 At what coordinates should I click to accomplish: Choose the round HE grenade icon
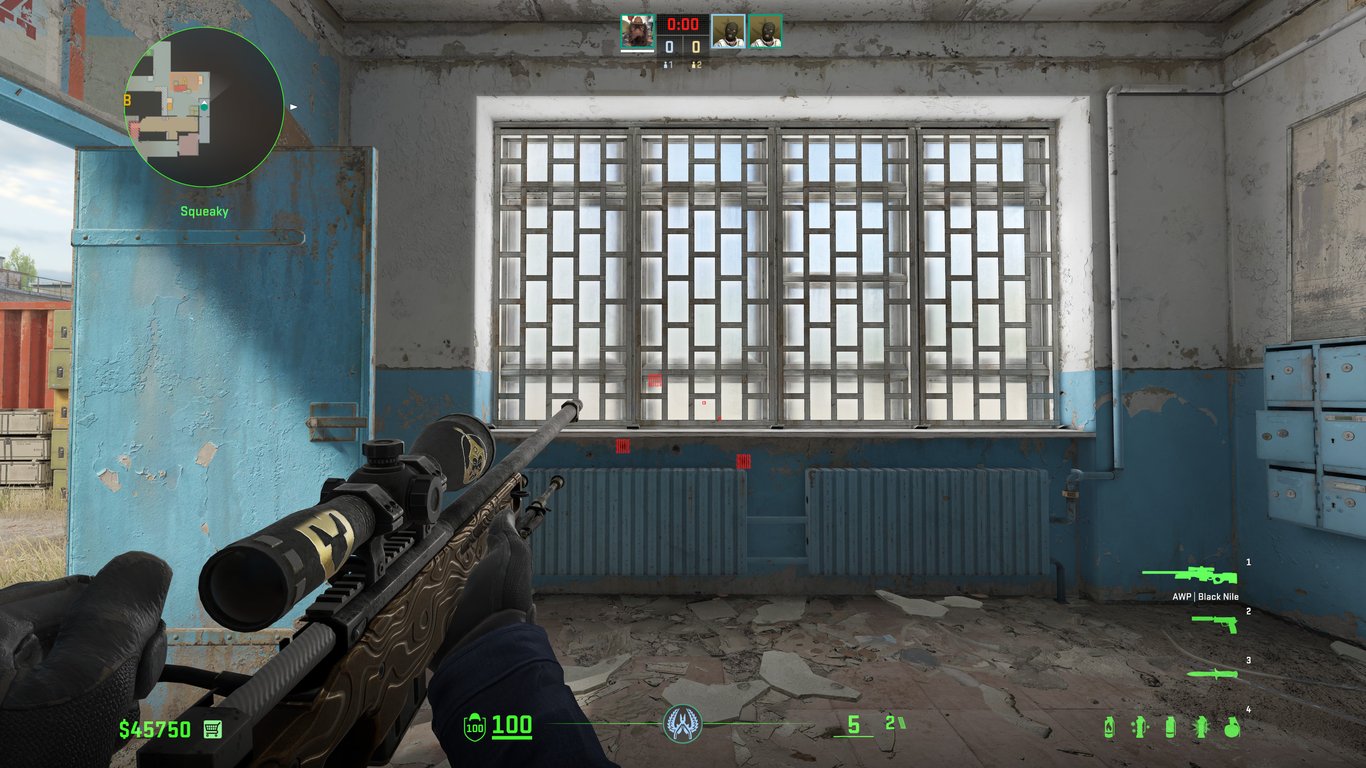(1232, 727)
